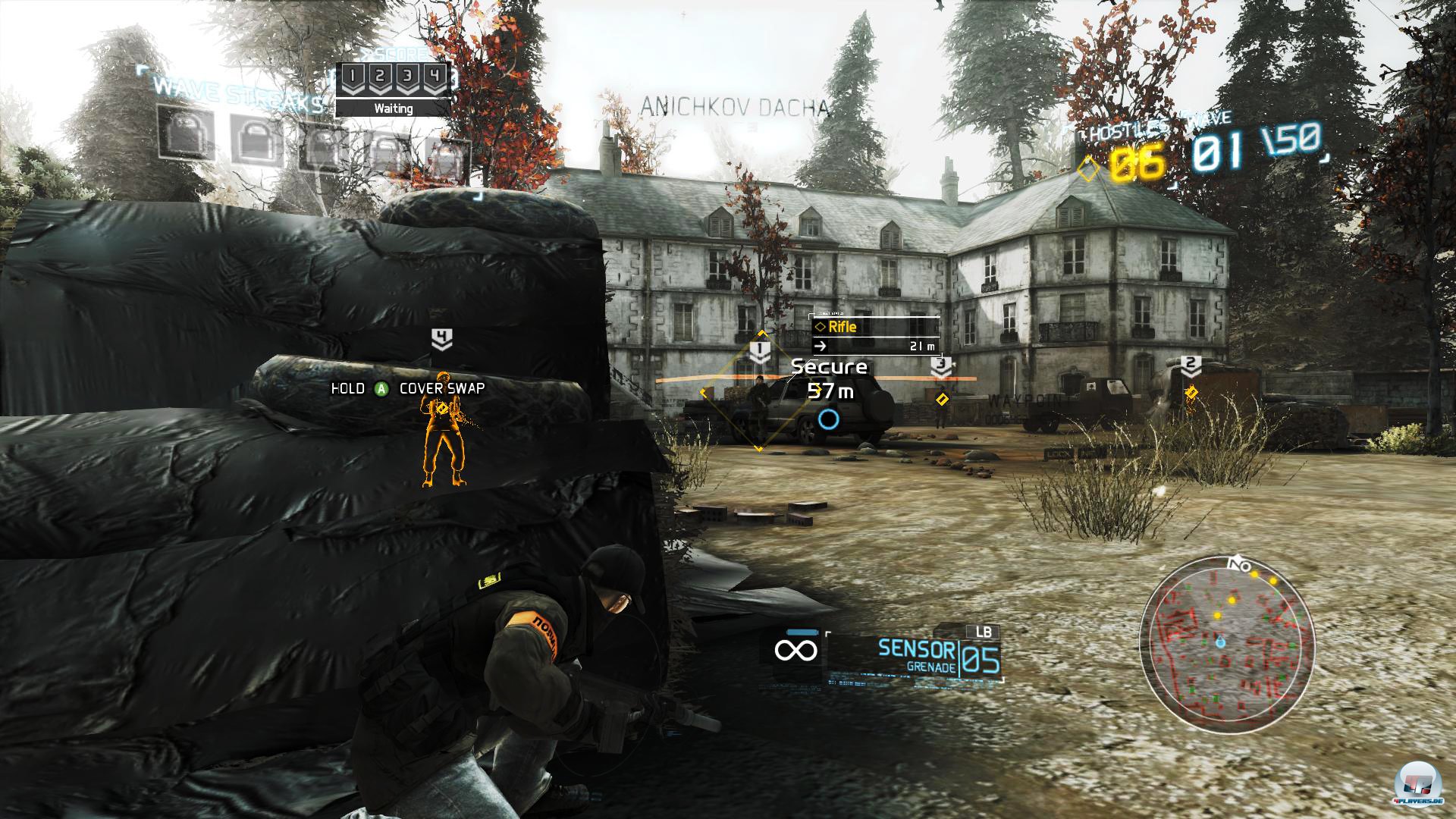This screenshot has height=819, width=1456.
Task: Click the Waiting status bar
Action: pyautogui.click(x=394, y=108)
